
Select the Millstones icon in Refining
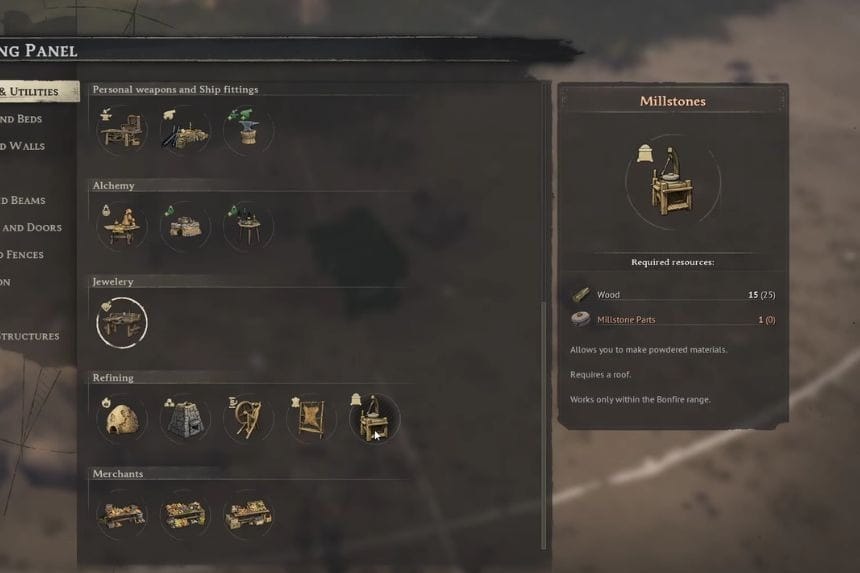[x=374, y=418]
